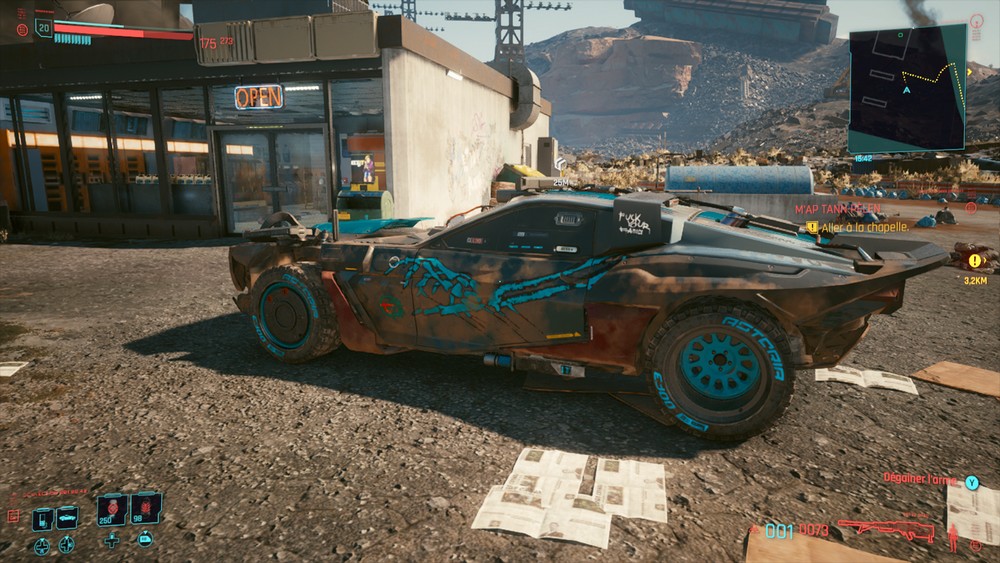Click the player level 20 badge
The width and height of the screenshot is (1000, 563).
point(43,28)
